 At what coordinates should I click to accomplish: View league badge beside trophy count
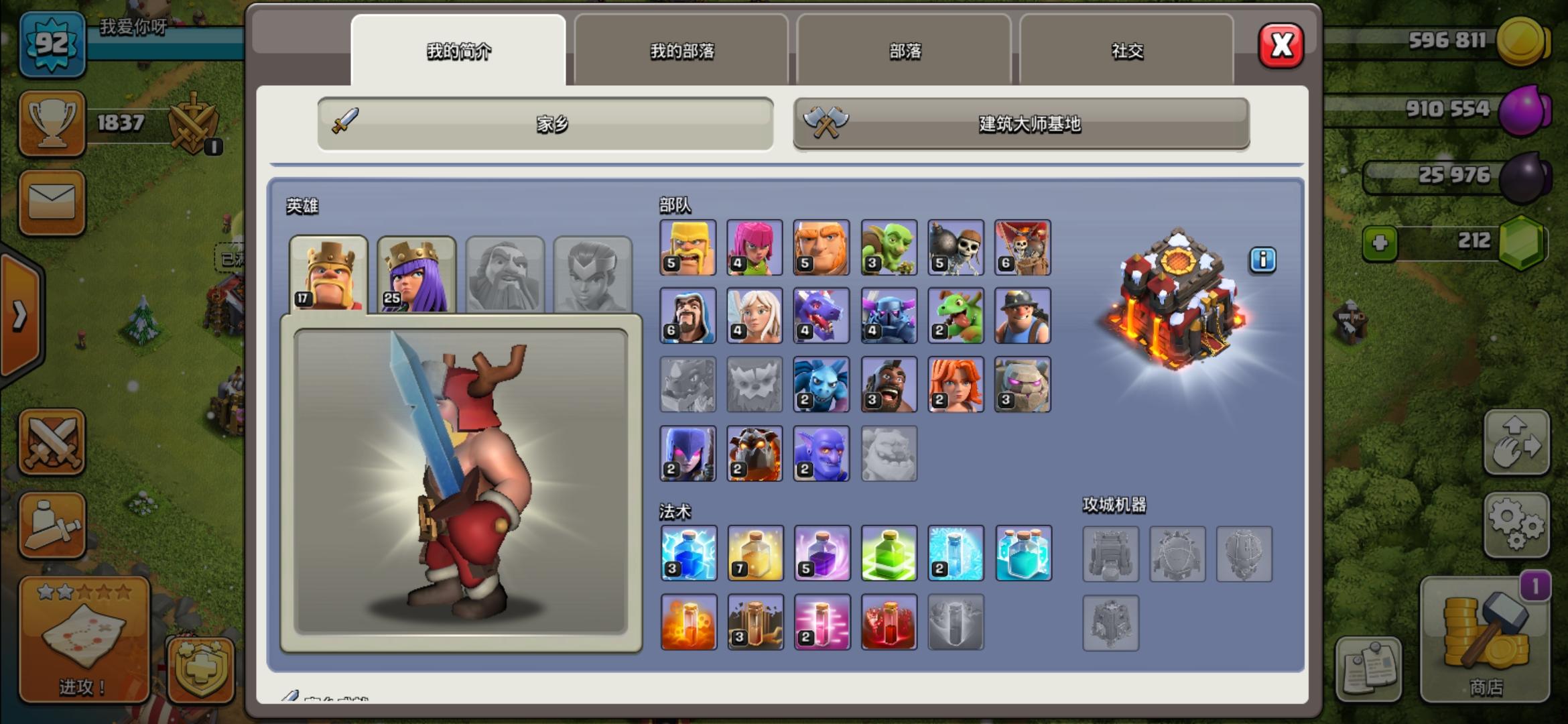(192, 124)
